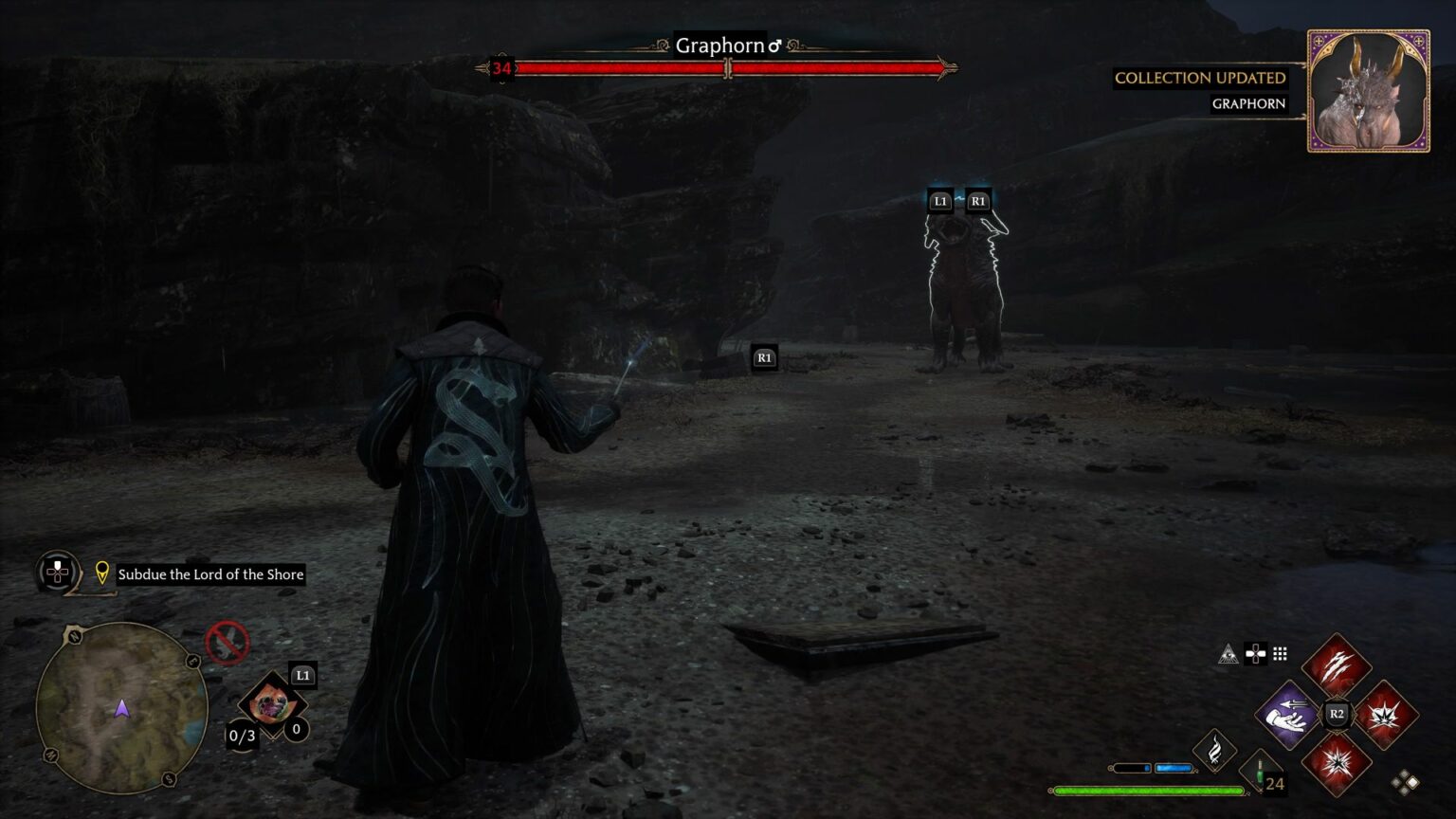Click the eye pyramid icon

pyautogui.click(x=1228, y=654)
